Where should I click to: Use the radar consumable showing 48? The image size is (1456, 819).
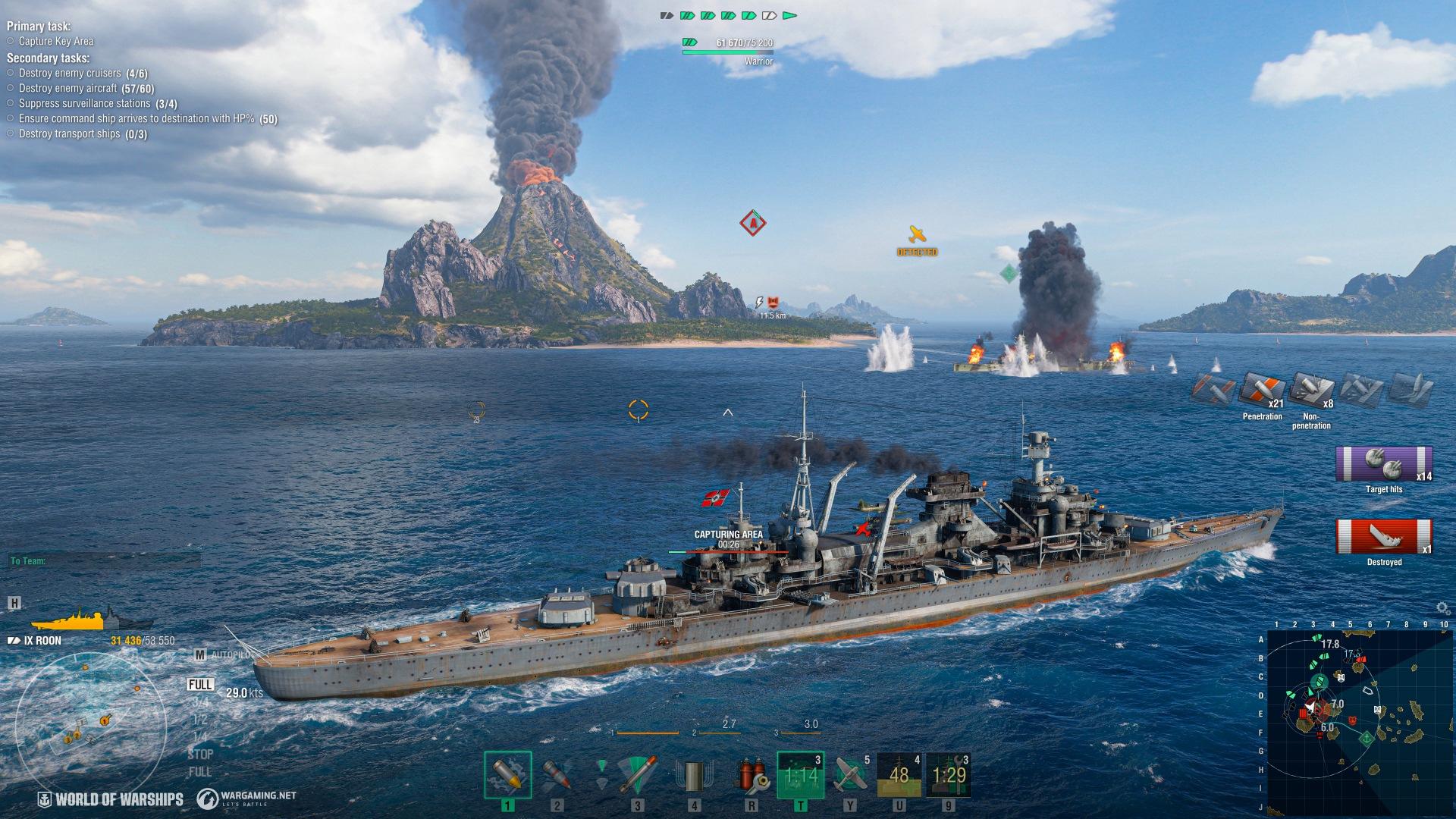click(899, 775)
